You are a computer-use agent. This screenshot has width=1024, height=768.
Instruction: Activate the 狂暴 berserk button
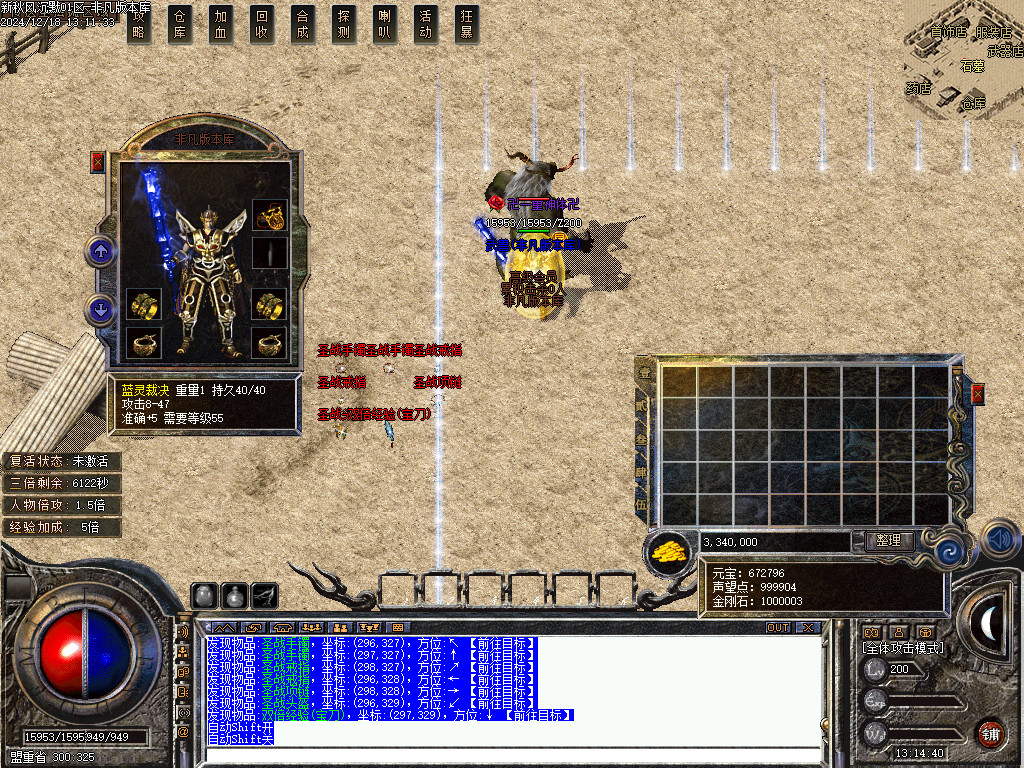tap(466, 24)
